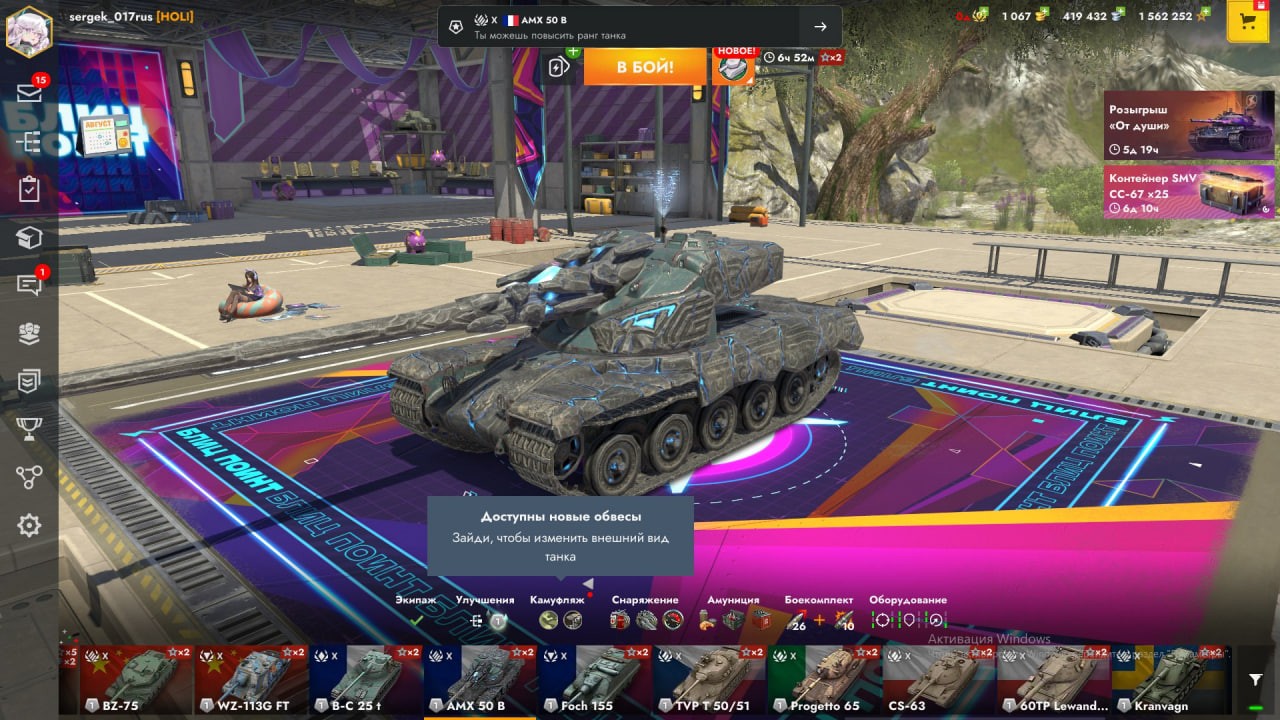This screenshot has width=1280, height=720.
Task: Open the Камуфляж section
Action: coord(558,611)
